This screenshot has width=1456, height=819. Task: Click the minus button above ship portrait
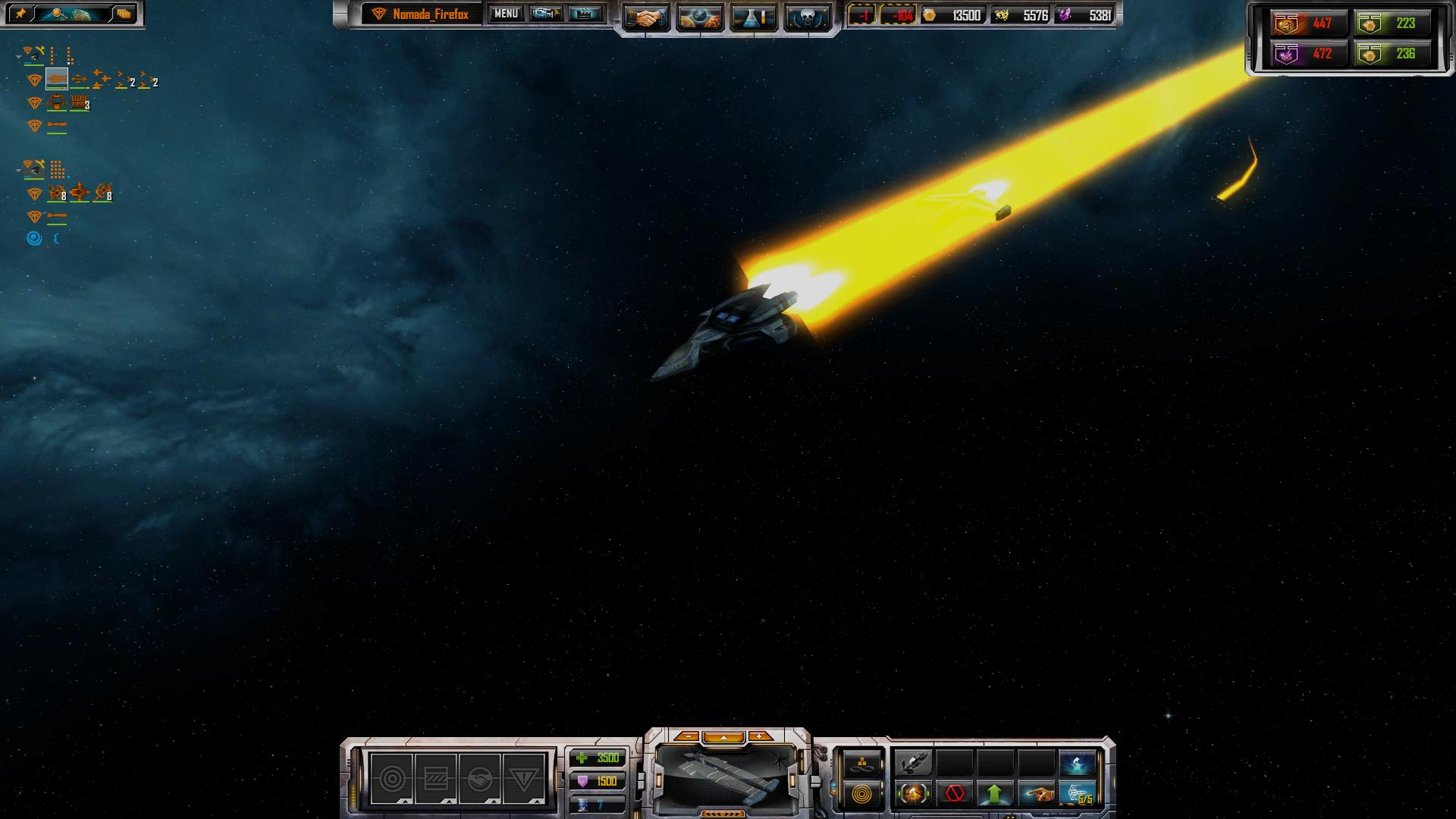pyautogui.click(x=687, y=736)
